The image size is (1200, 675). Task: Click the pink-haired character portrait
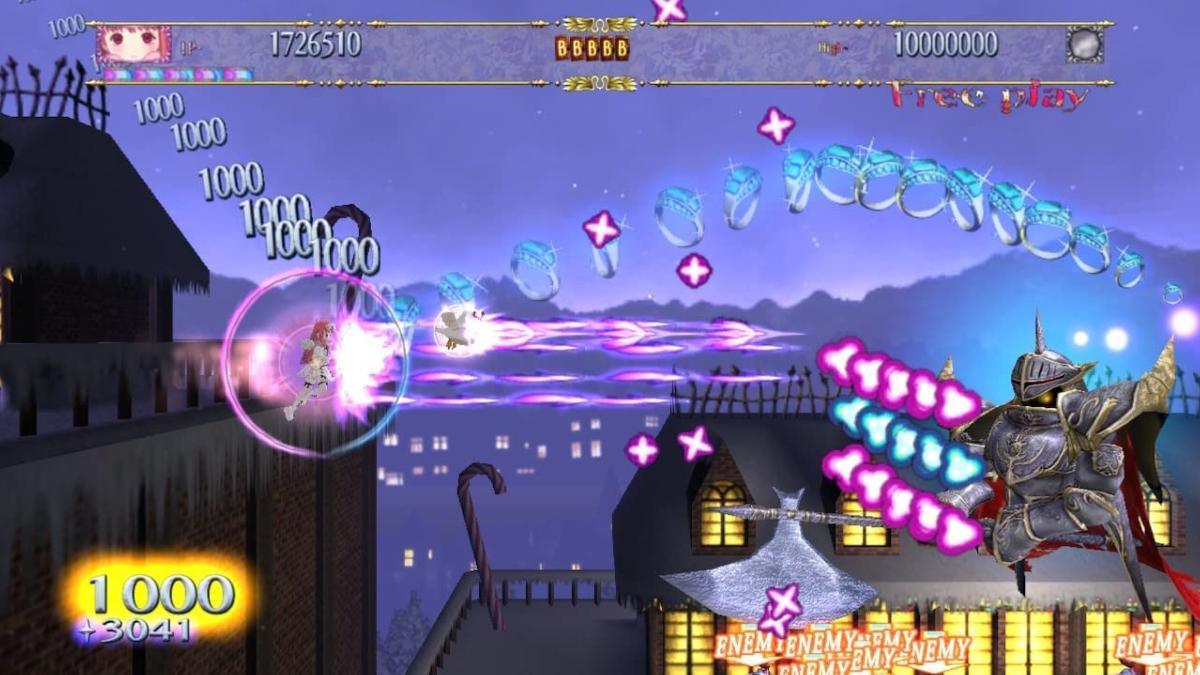pyautogui.click(x=133, y=45)
